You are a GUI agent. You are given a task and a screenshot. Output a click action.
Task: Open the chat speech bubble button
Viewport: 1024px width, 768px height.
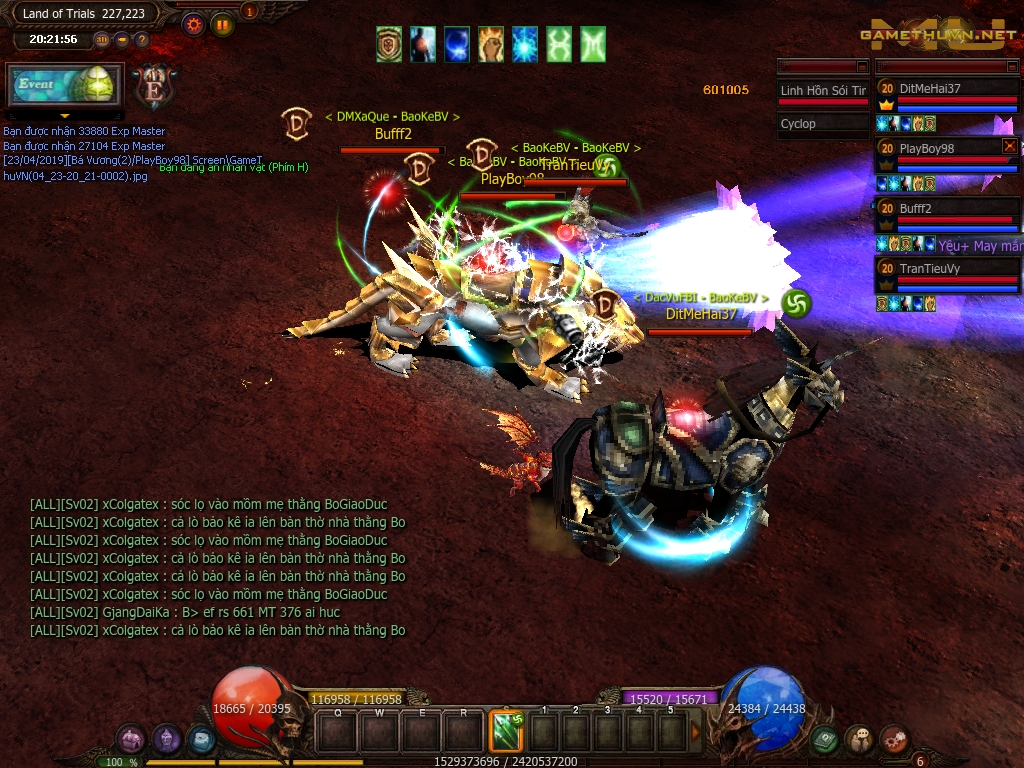(x=859, y=740)
